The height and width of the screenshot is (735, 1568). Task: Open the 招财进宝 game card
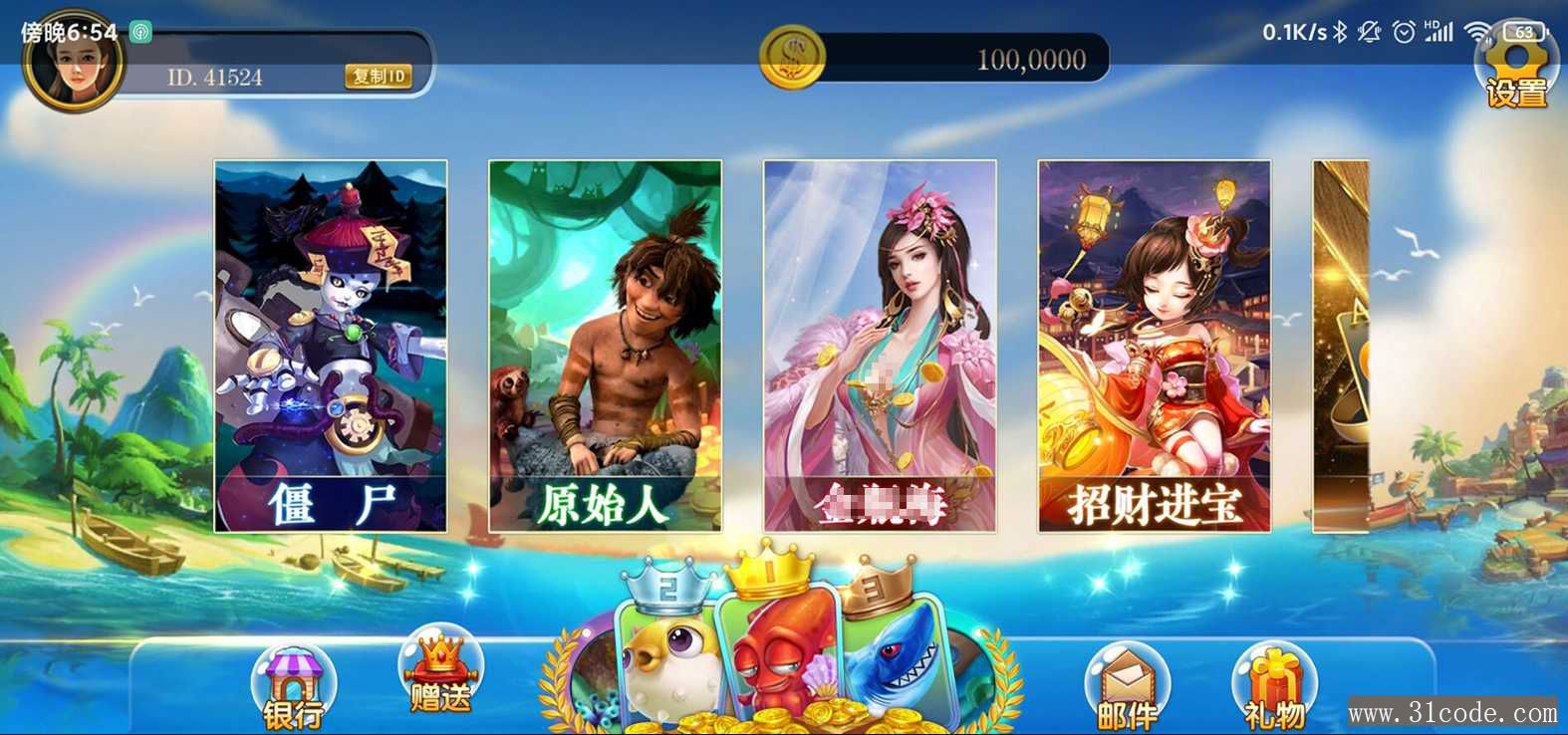(x=1155, y=346)
